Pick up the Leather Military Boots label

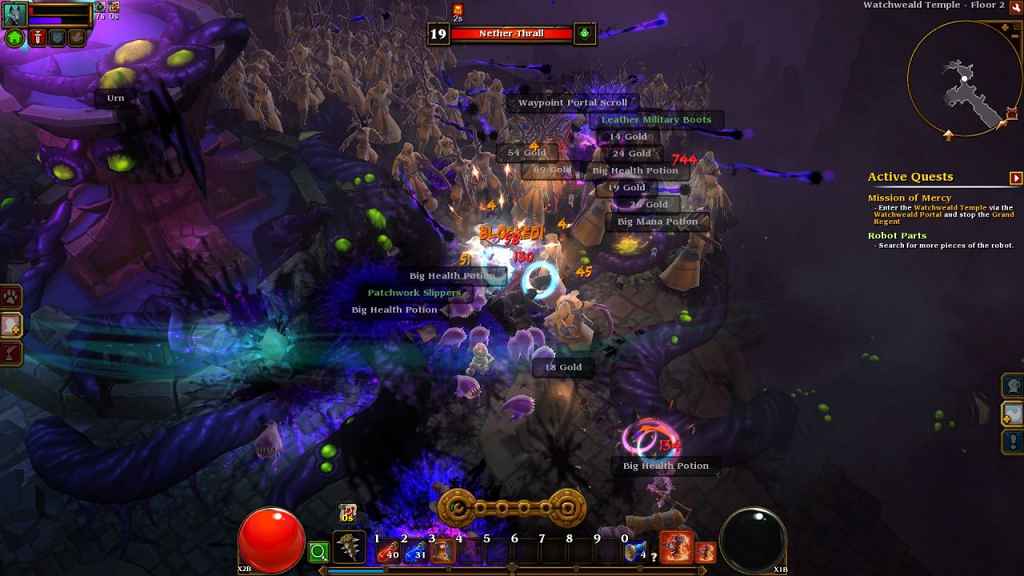click(x=656, y=120)
